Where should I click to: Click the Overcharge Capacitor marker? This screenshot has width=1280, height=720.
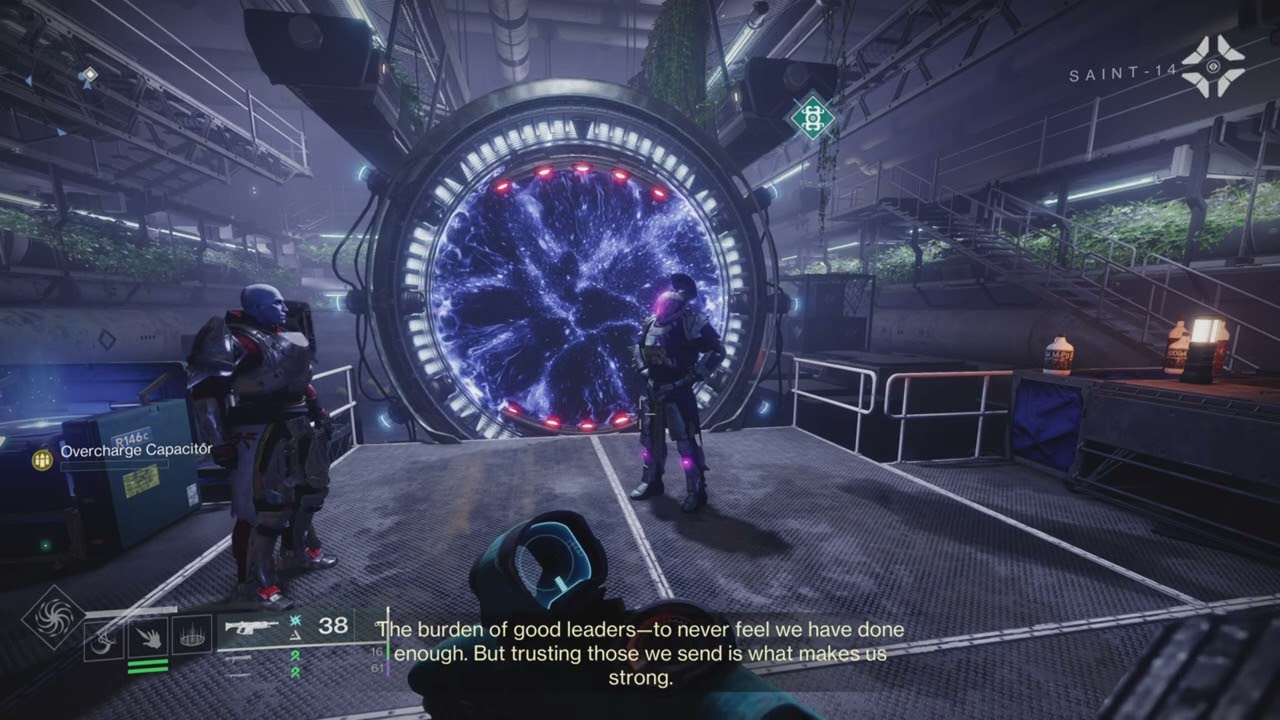[42, 459]
